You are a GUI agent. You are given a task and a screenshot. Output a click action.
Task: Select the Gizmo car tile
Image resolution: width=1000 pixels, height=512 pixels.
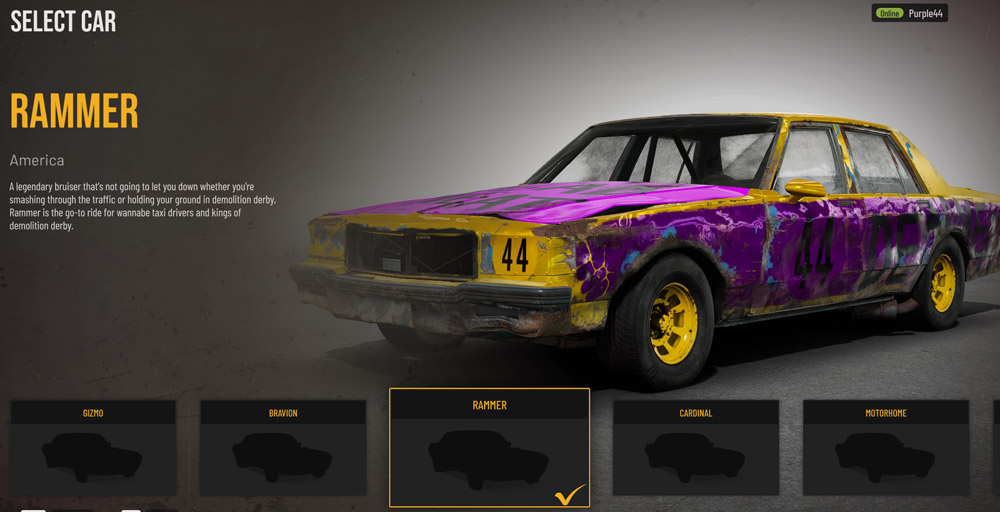pyautogui.click(x=93, y=448)
